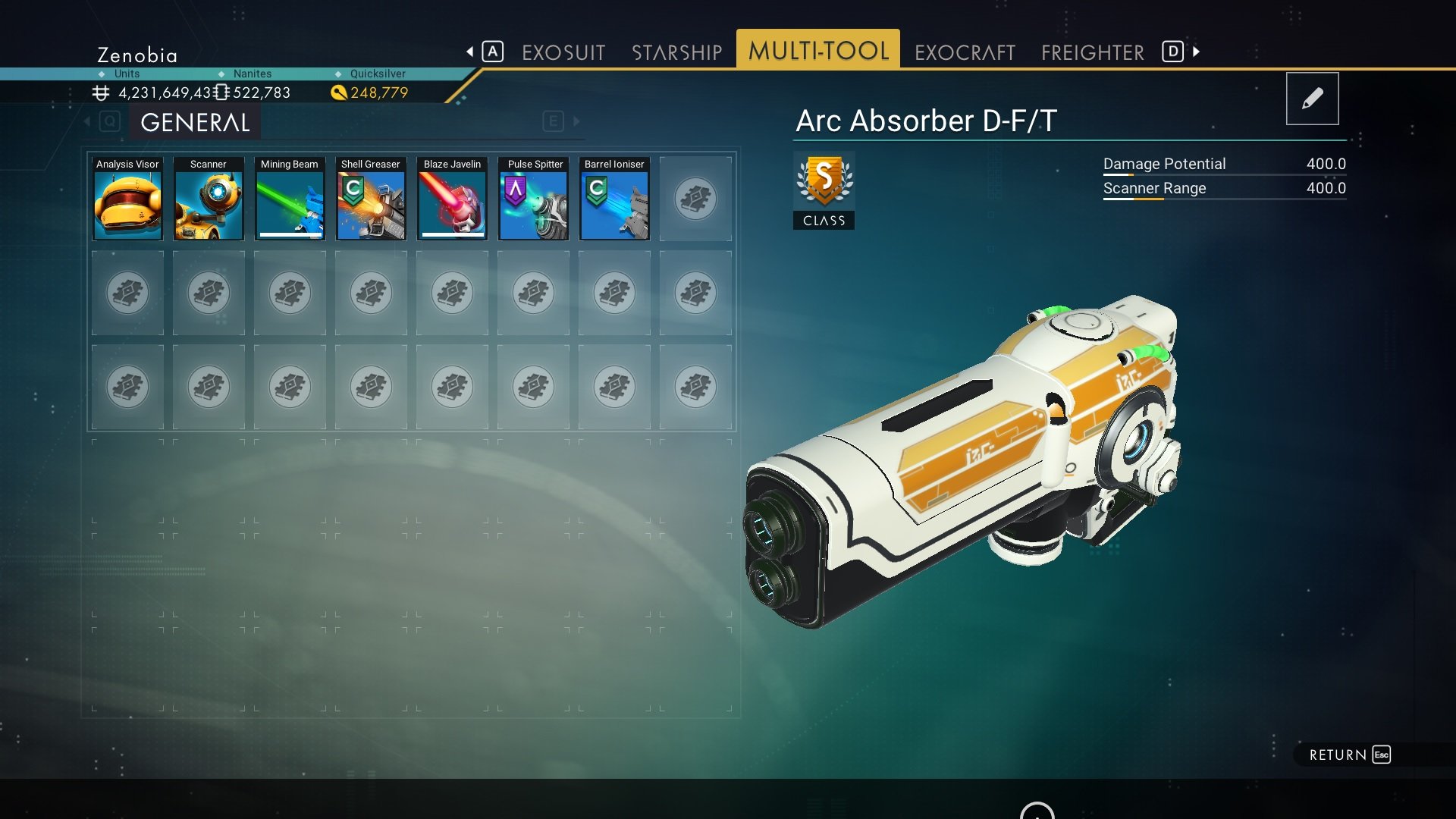Pick the Shell Greaser upgrade slot
The width and height of the screenshot is (1456, 819).
(x=371, y=199)
